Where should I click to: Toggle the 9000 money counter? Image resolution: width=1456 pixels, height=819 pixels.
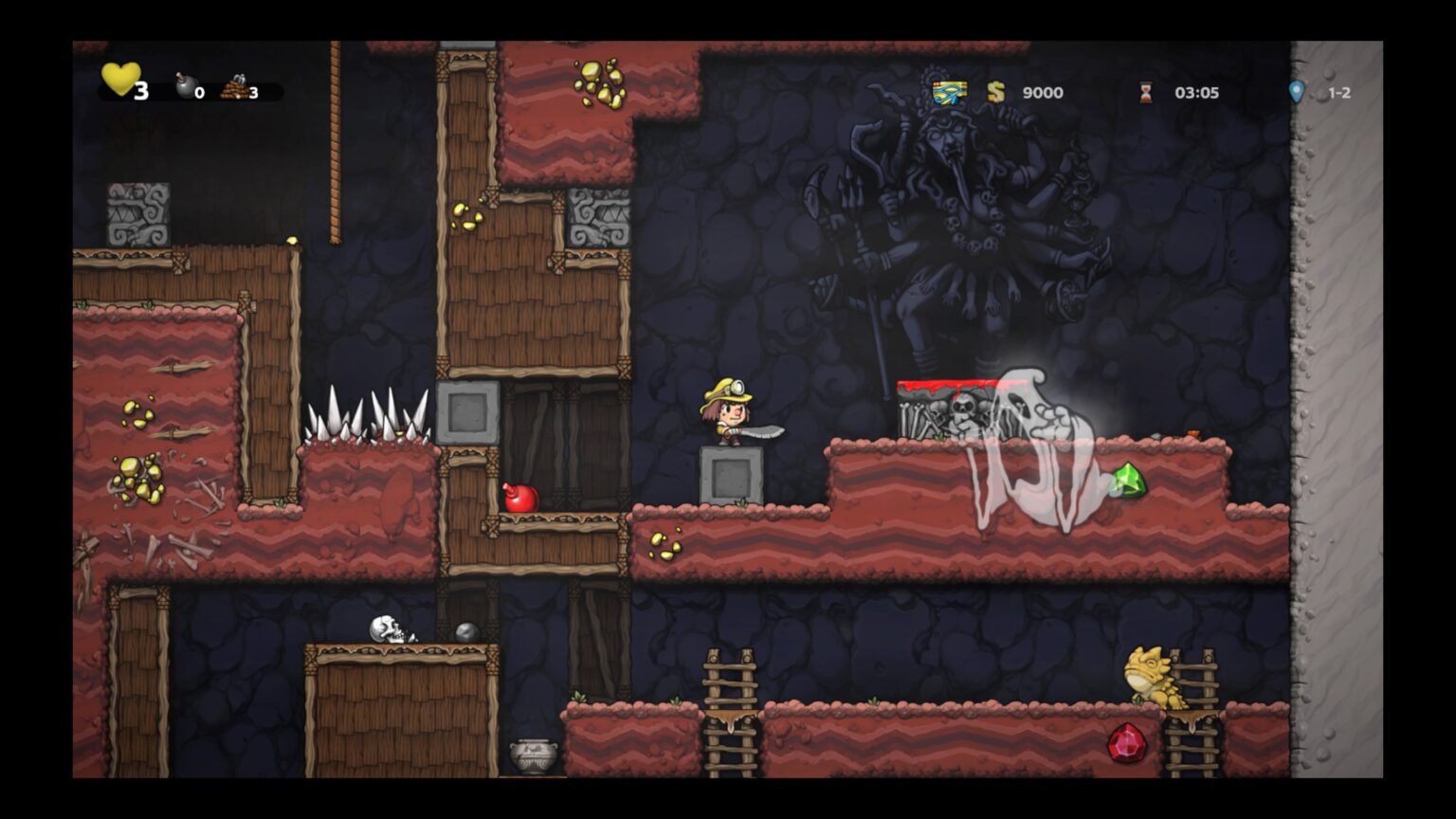[x=1041, y=92]
